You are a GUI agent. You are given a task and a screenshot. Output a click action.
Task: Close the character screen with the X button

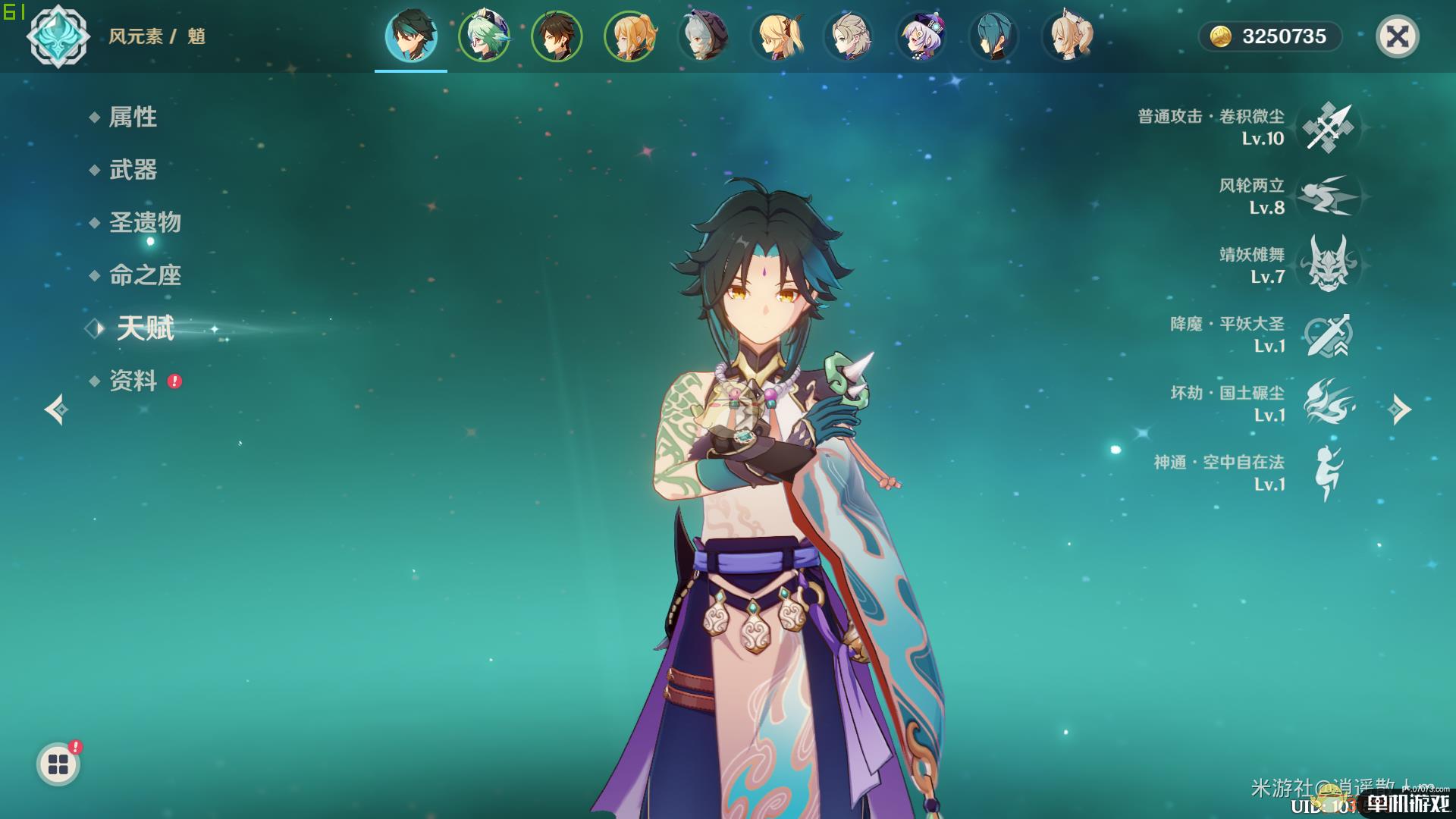tap(1397, 36)
